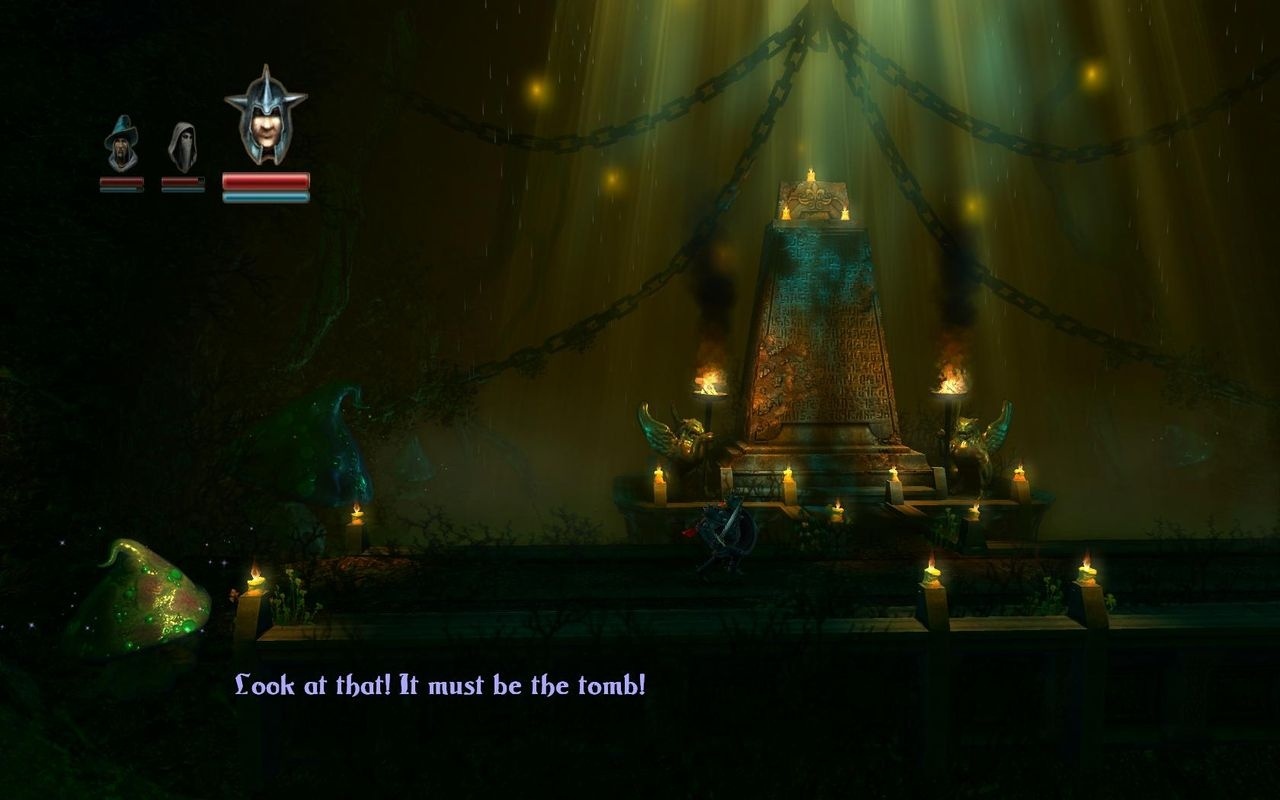This screenshot has height=800, width=1280.
Task: Click the subtitle text about the tomb
Action: point(440,686)
